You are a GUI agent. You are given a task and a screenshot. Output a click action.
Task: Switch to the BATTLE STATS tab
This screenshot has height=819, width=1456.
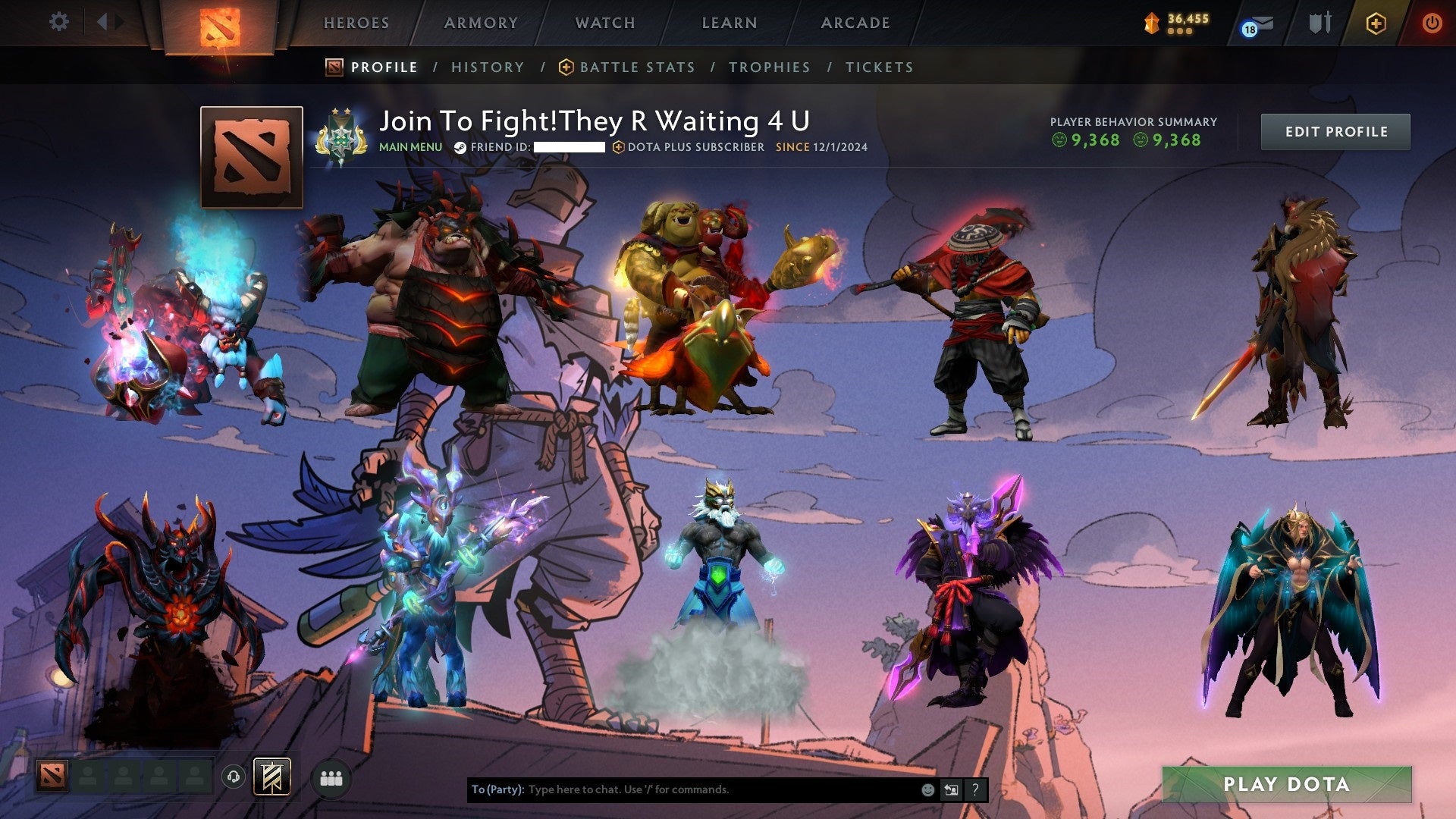(x=636, y=67)
